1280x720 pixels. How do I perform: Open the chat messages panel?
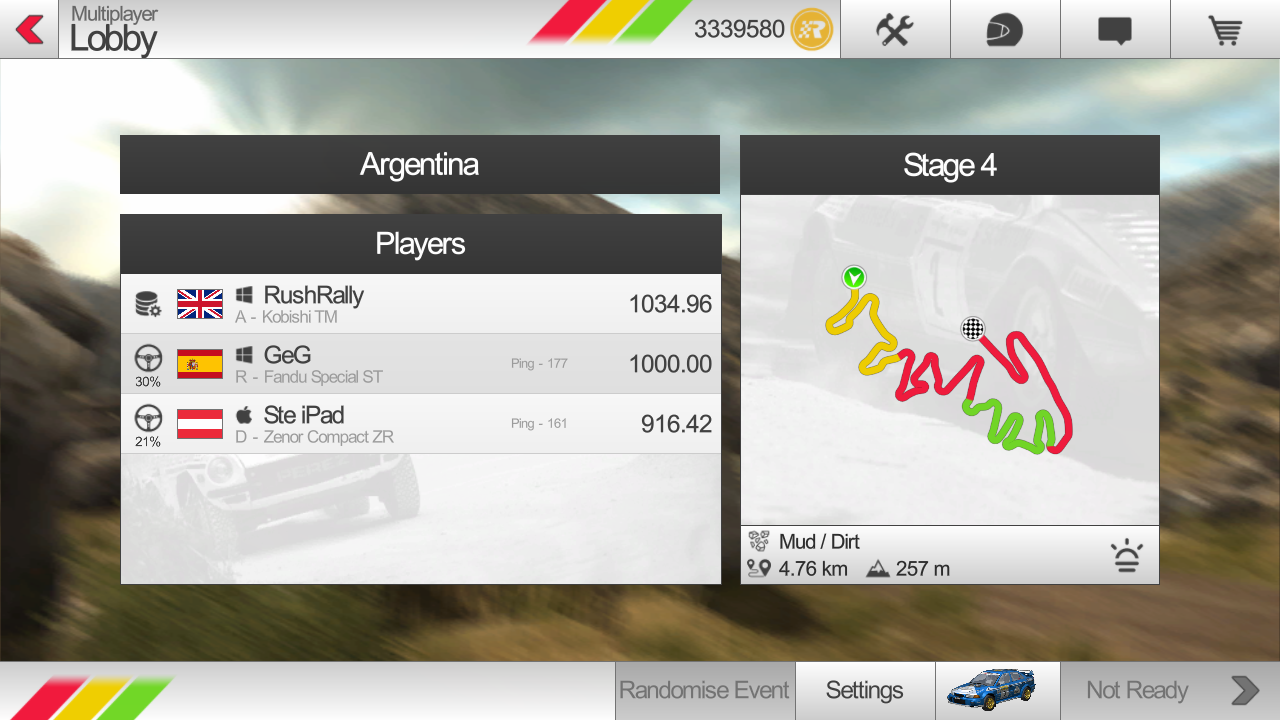[1114, 30]
